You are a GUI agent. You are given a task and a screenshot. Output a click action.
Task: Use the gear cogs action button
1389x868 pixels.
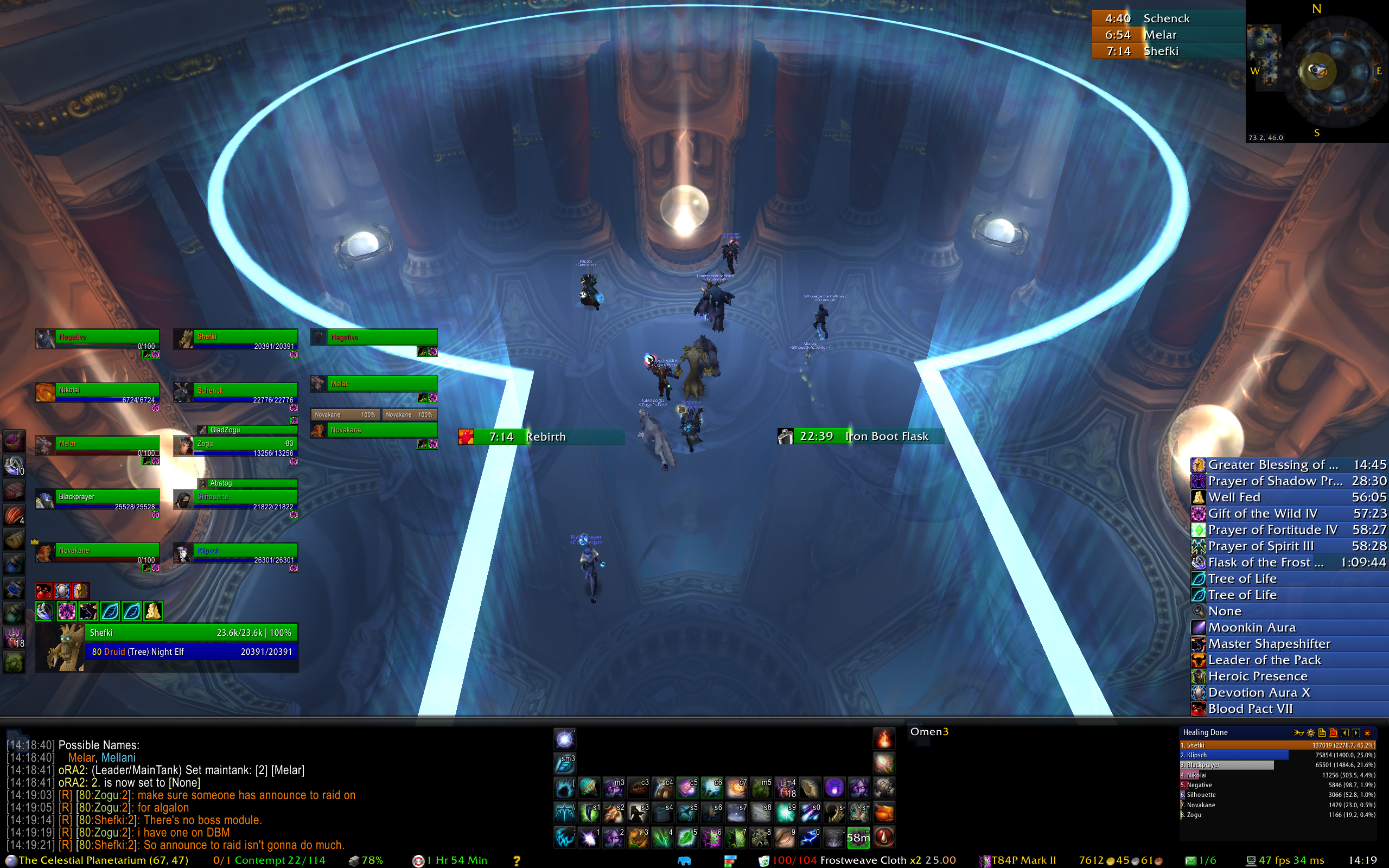[x=884, y=788]
